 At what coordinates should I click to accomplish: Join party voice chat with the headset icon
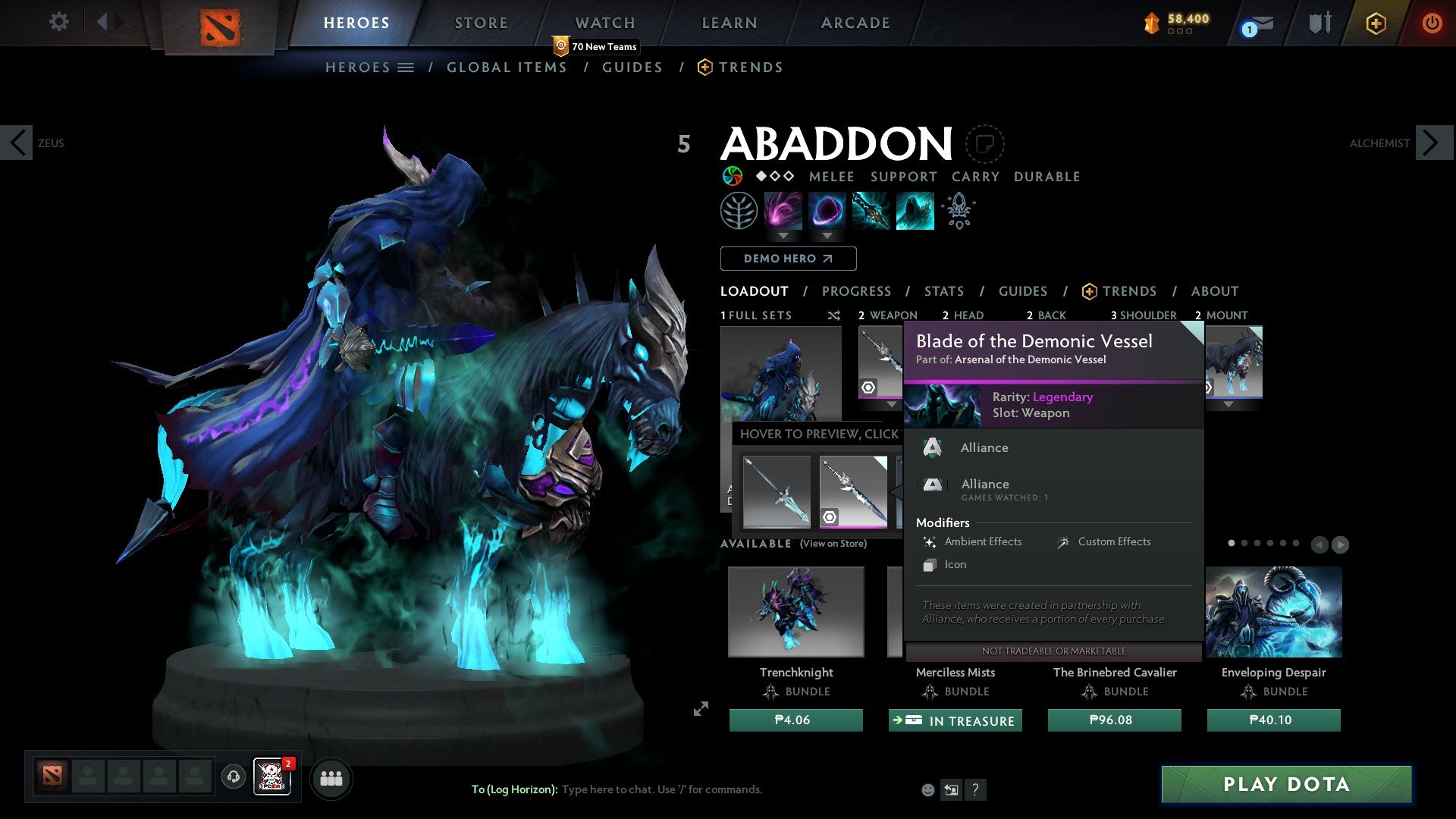234,778
